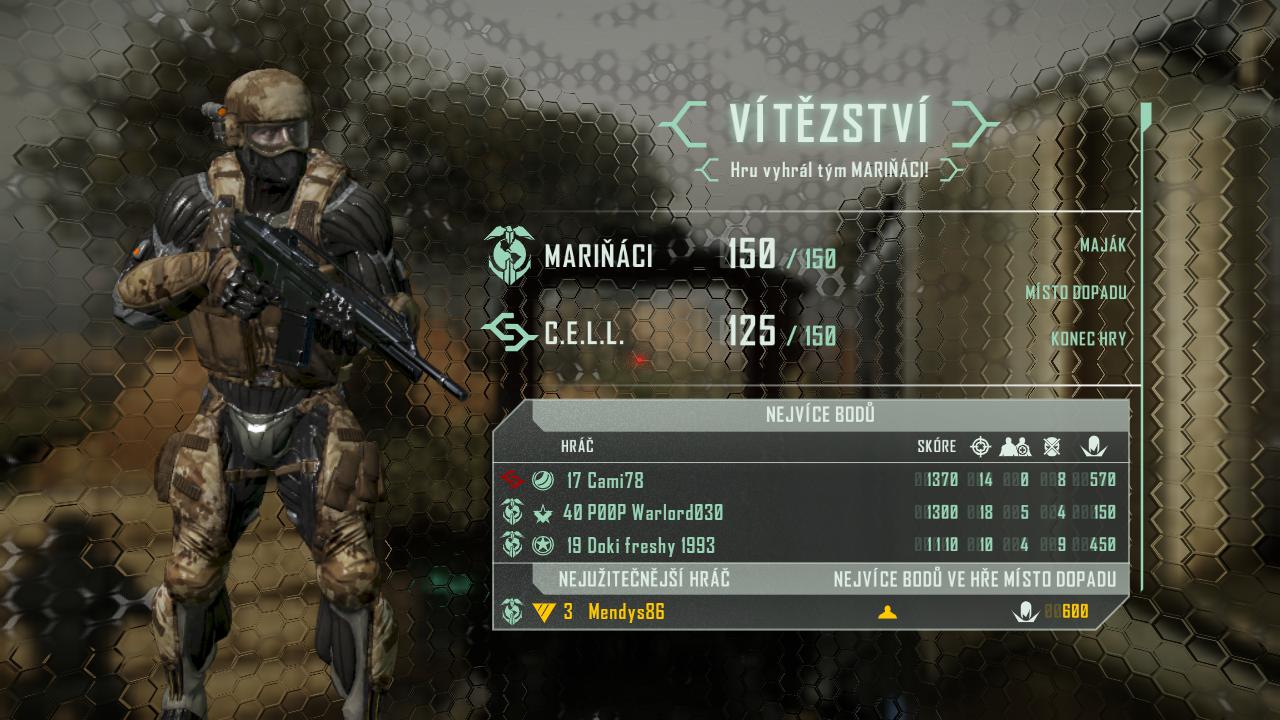Click the crosshair kills column icon
This screenshot has height=720, width=1280.
(x=980, y=447)
